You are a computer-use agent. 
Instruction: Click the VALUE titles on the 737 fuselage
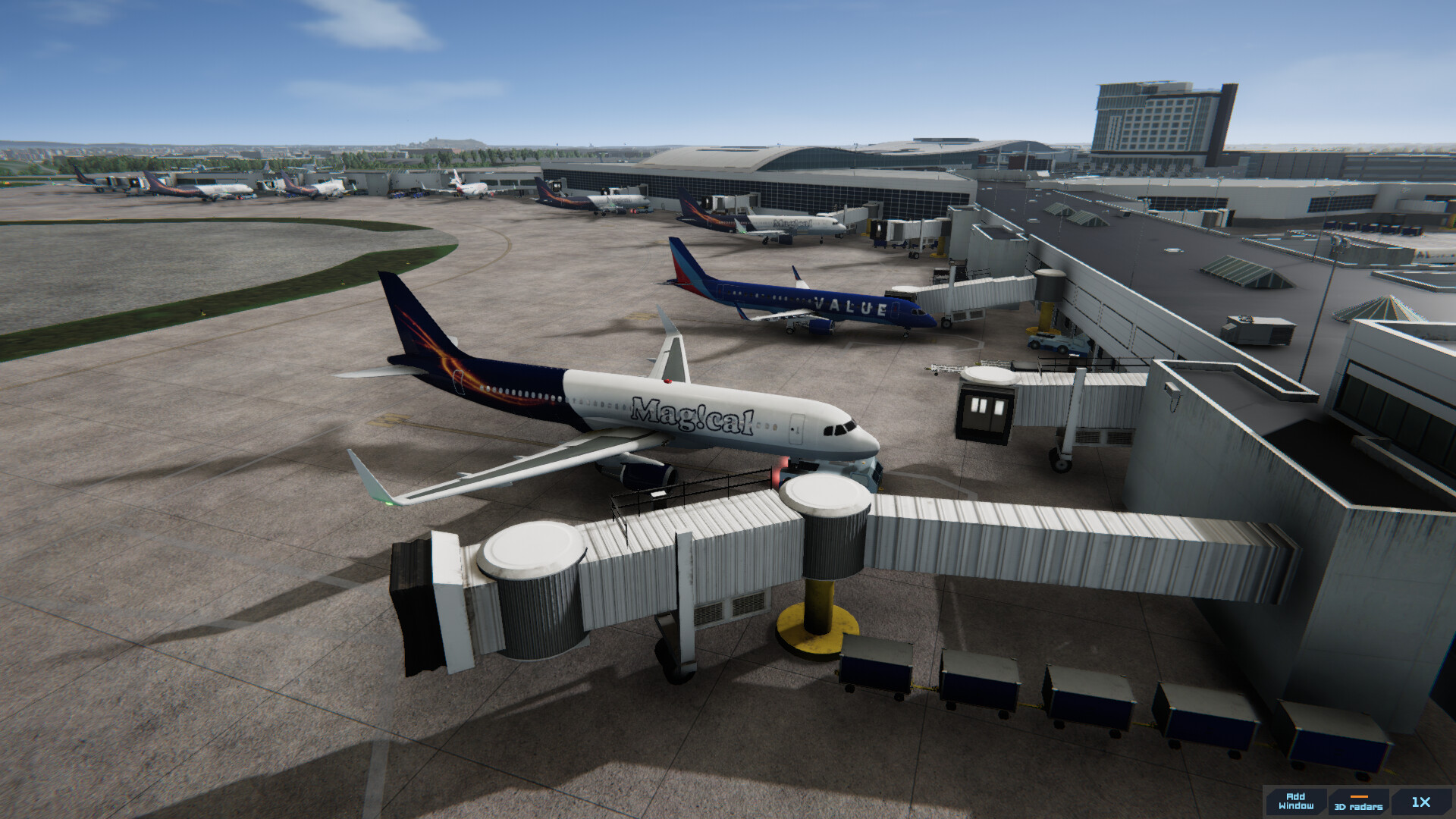851,307
